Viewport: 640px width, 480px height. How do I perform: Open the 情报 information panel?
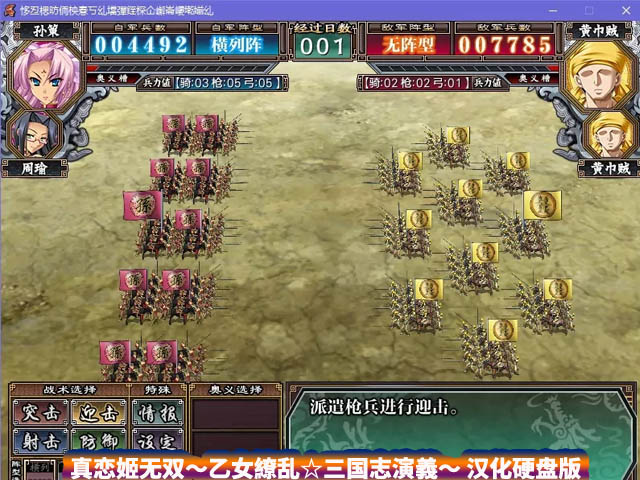pos(156,413)
